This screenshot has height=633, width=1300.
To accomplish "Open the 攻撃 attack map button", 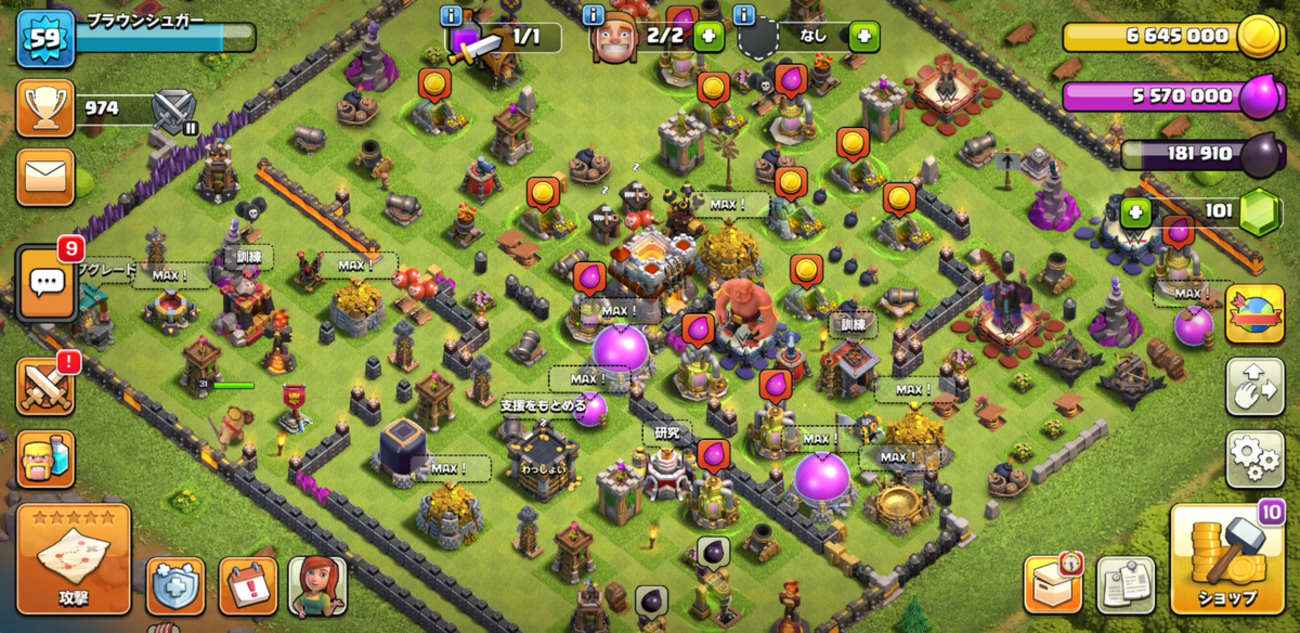I will click(74, 559).
